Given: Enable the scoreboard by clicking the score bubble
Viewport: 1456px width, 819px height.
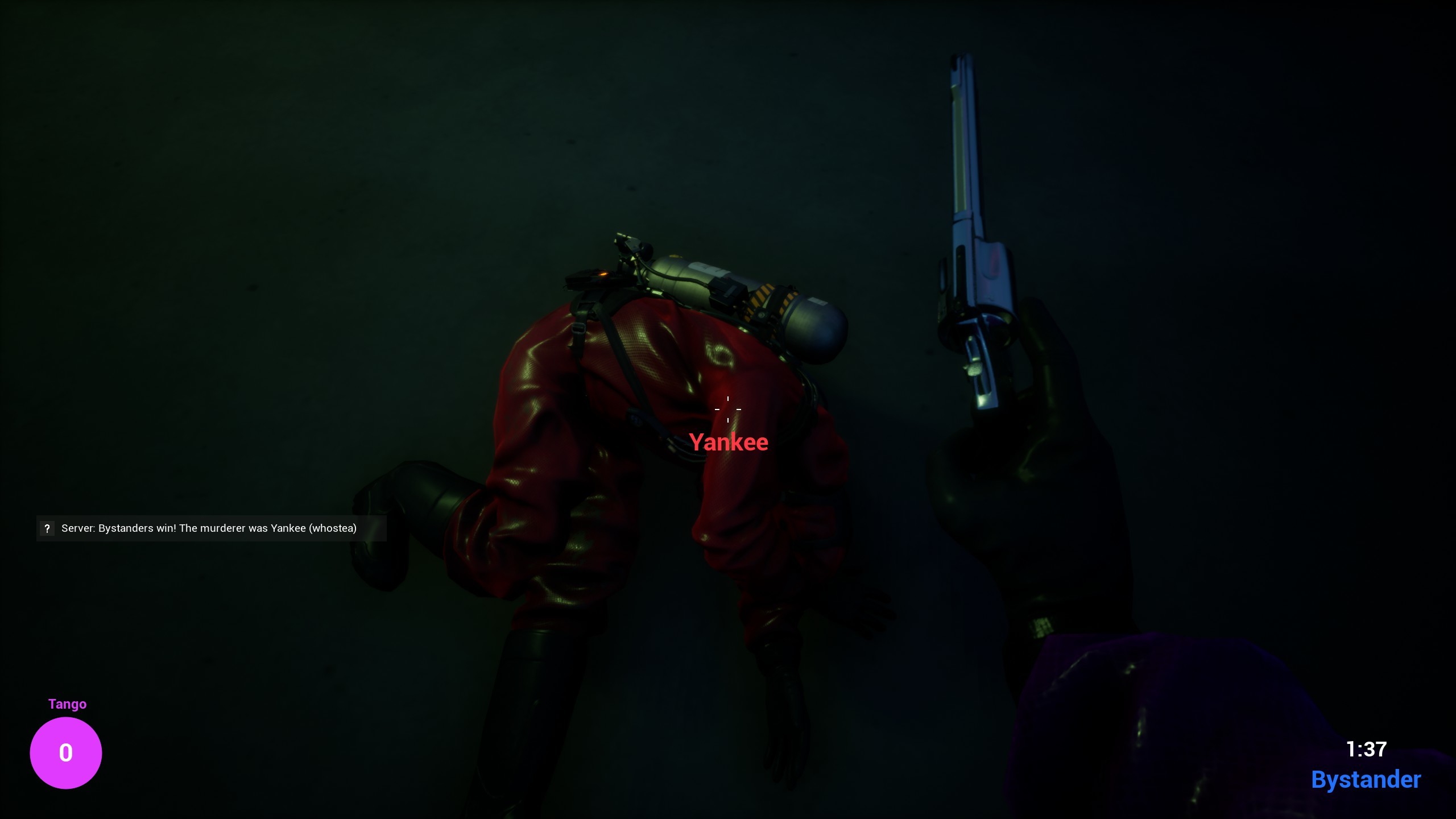Looking at the screenshot, I should [x=66, y=752].
